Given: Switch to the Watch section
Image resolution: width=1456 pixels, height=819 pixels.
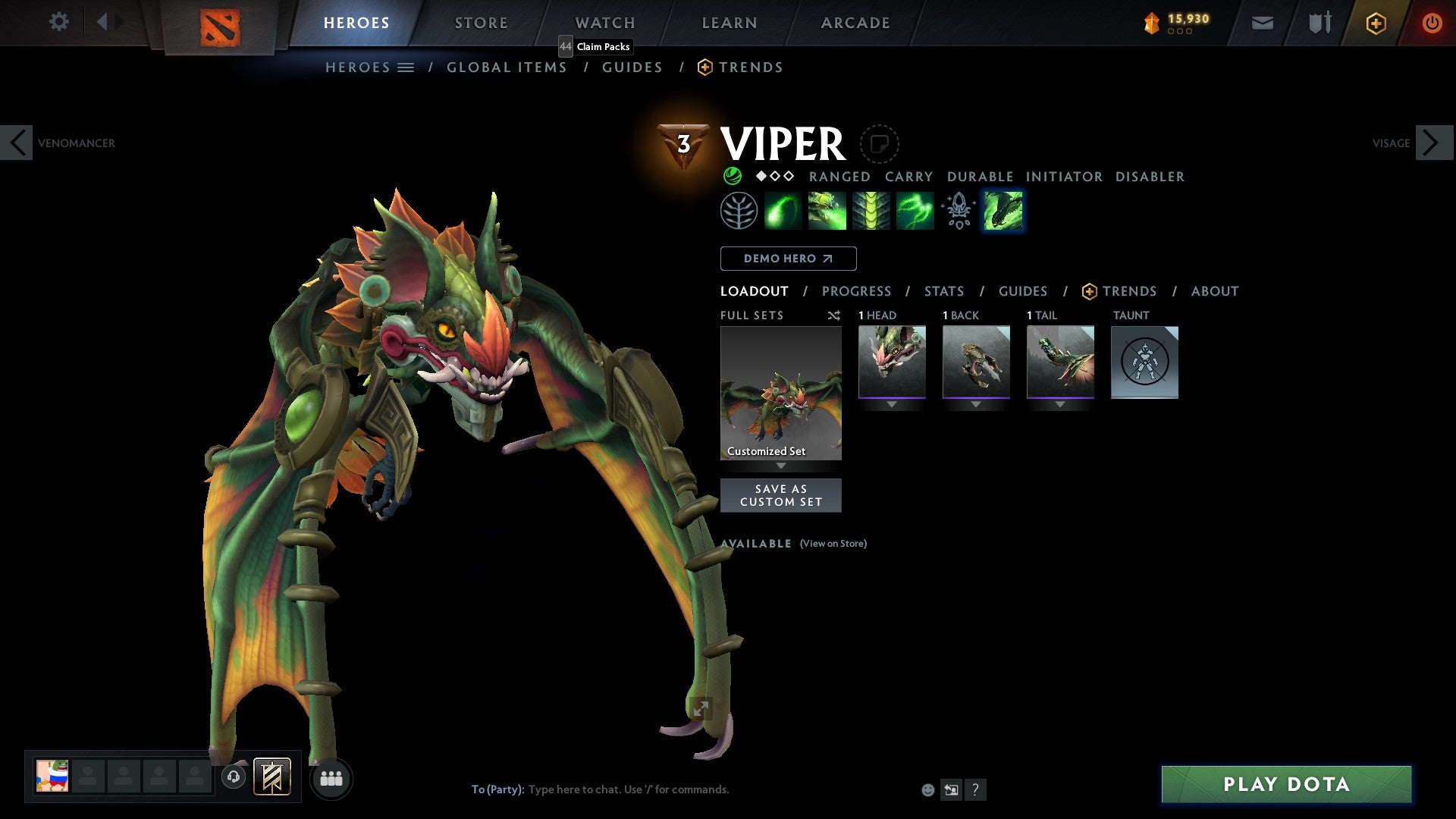Looking at the screenshot, I should coord(604,23).
